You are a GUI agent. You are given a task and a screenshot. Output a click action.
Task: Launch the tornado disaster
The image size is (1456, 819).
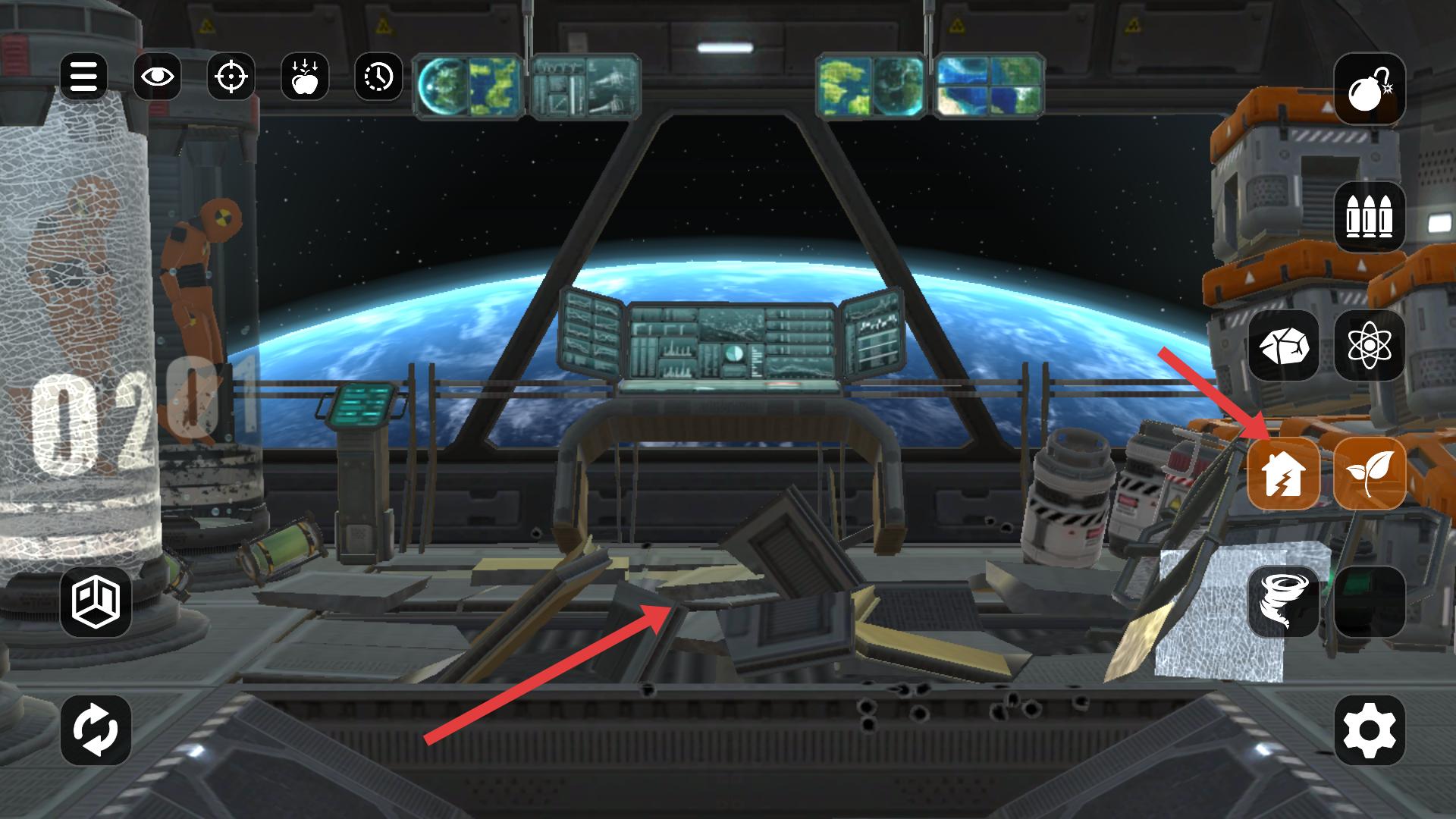1283,602
